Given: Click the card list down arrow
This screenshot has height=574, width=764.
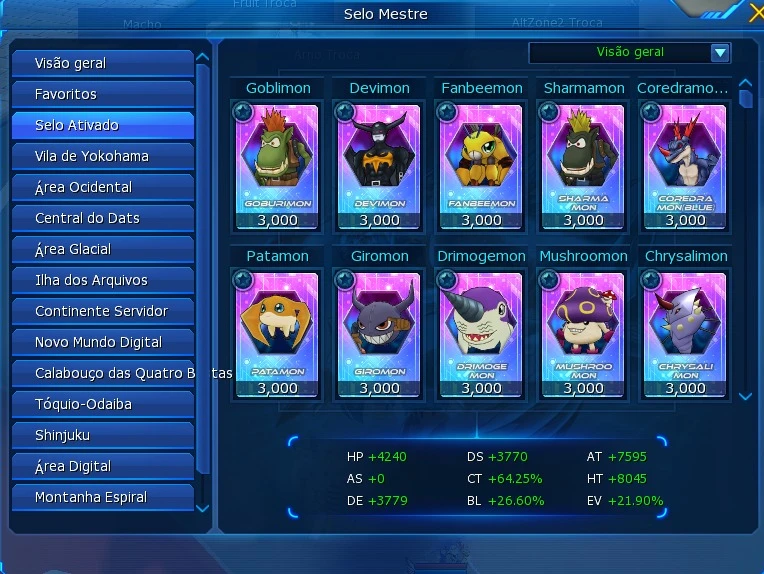Looking at the screenshot, I should (745, 396).
